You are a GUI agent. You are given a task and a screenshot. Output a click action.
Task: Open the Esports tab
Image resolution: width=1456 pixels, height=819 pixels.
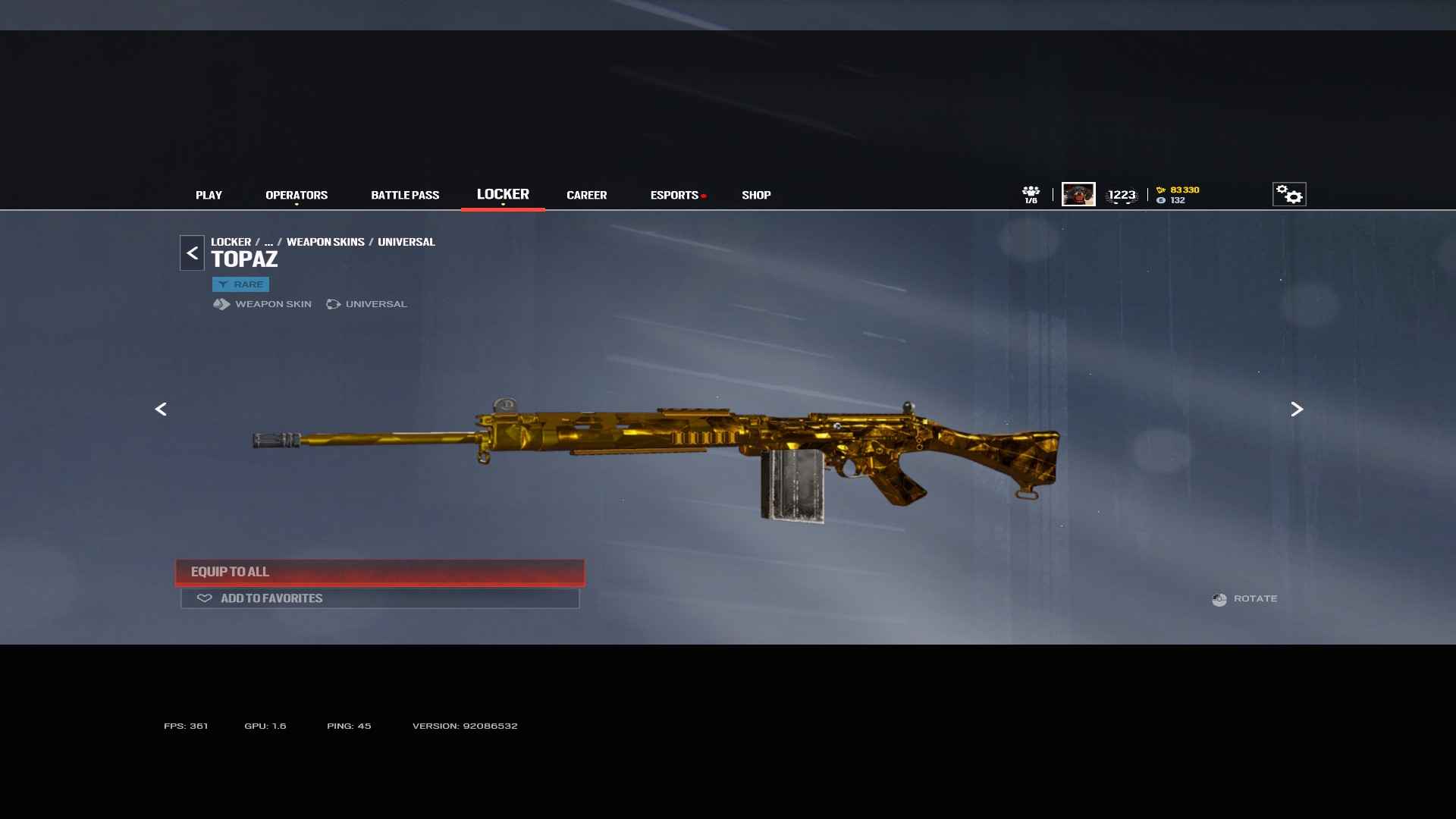point(674,195)
